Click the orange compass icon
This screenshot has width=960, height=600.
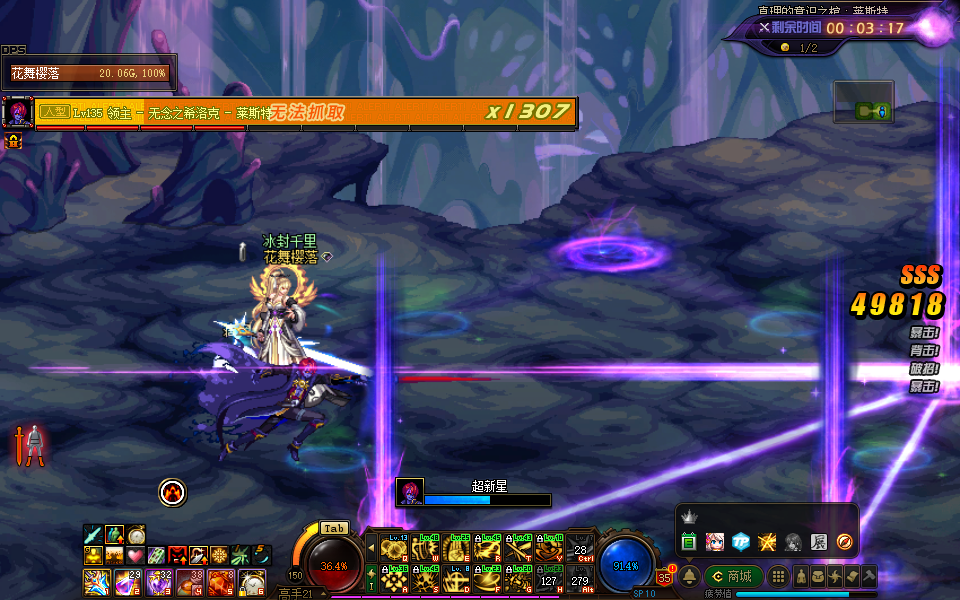pos(844,542)
